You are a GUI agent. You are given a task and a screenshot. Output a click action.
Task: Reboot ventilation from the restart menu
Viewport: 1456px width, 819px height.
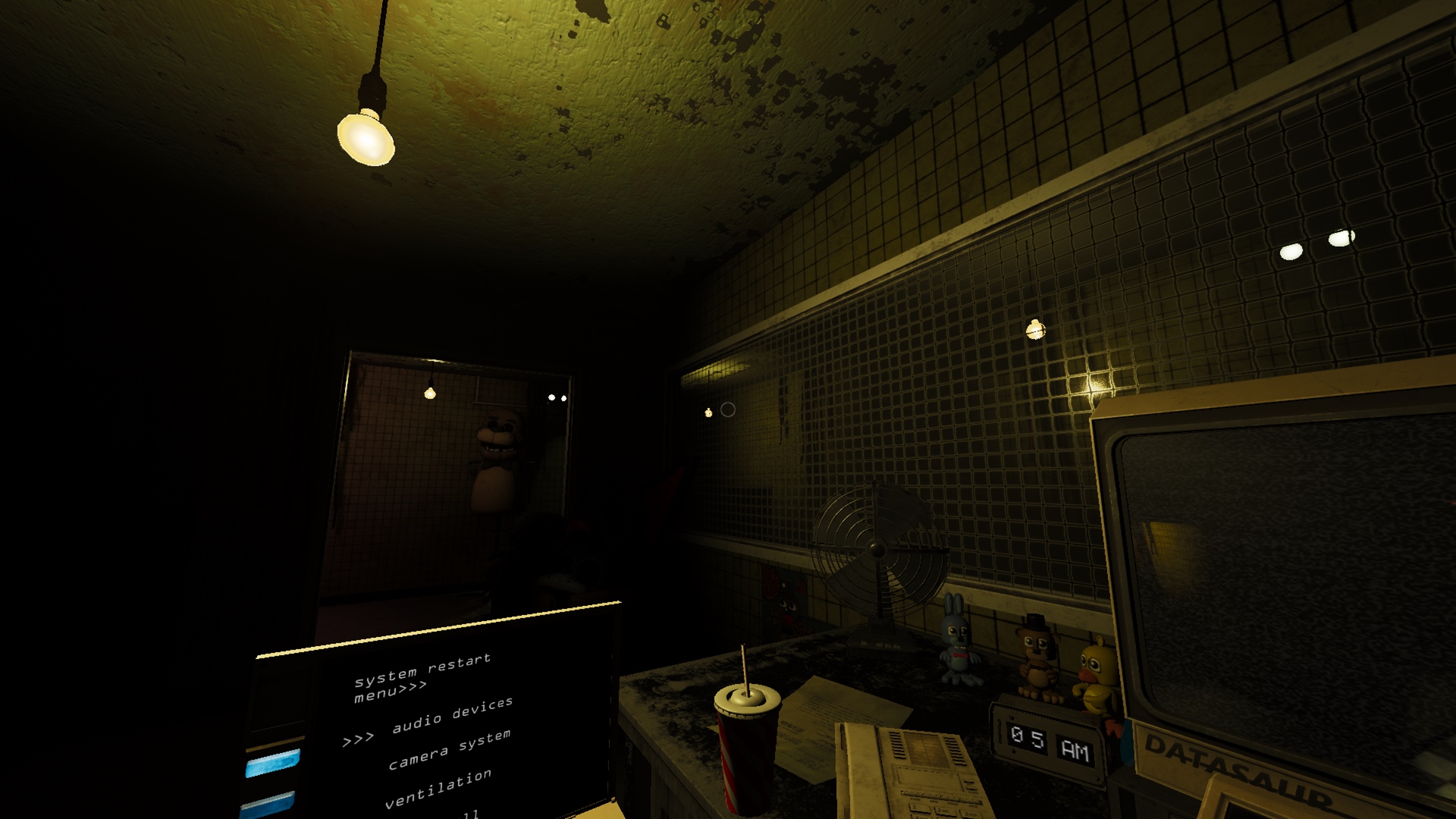pyautogui.click(x=438, y=789)
